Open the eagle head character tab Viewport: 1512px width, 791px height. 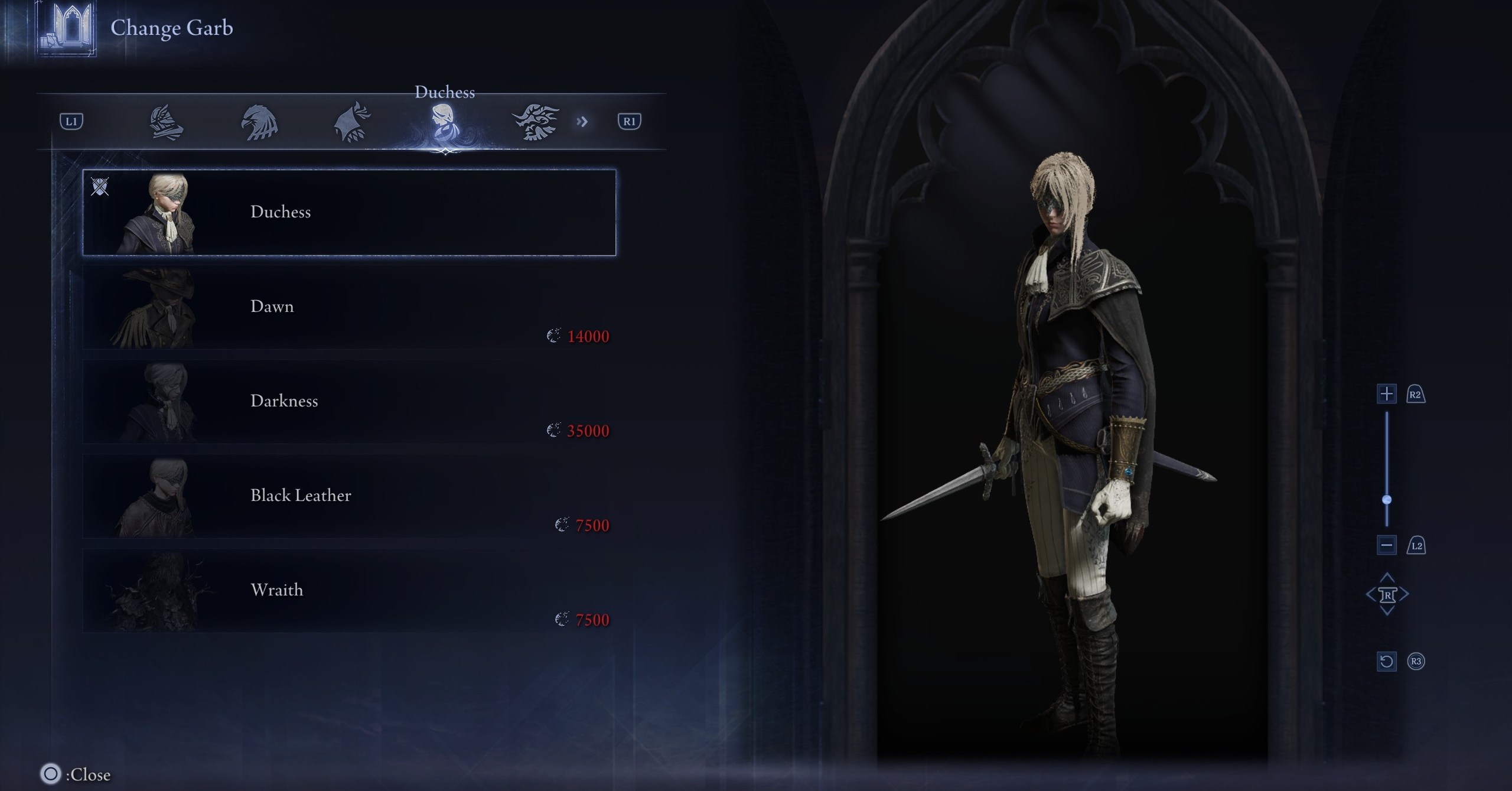[x=259, y=122]
